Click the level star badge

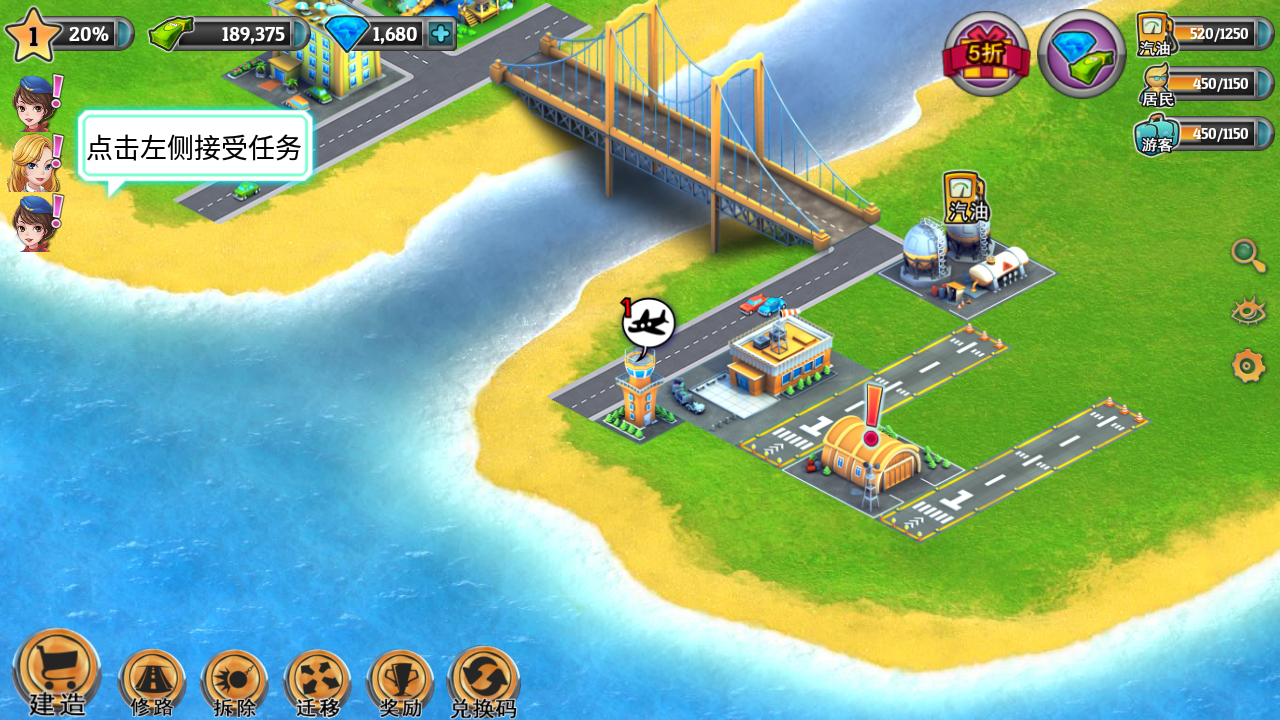coord(32,35)
